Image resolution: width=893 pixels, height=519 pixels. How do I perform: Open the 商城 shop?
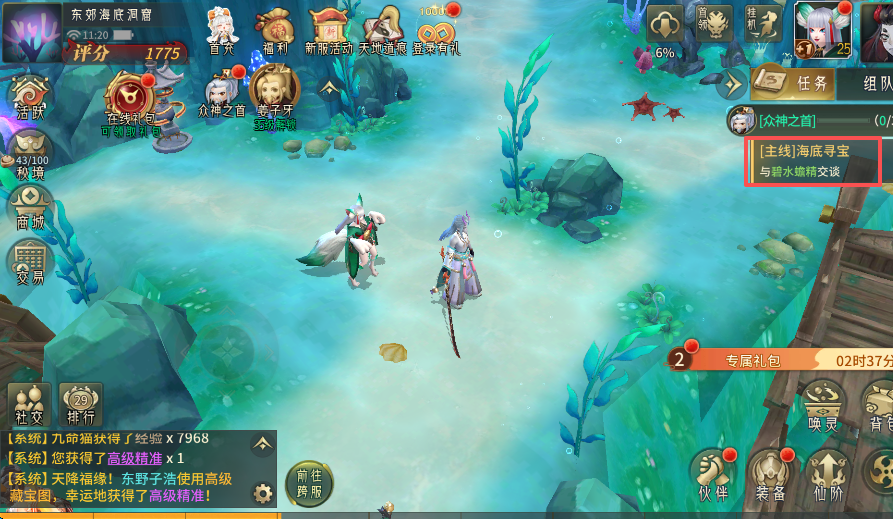coord(29,208)
